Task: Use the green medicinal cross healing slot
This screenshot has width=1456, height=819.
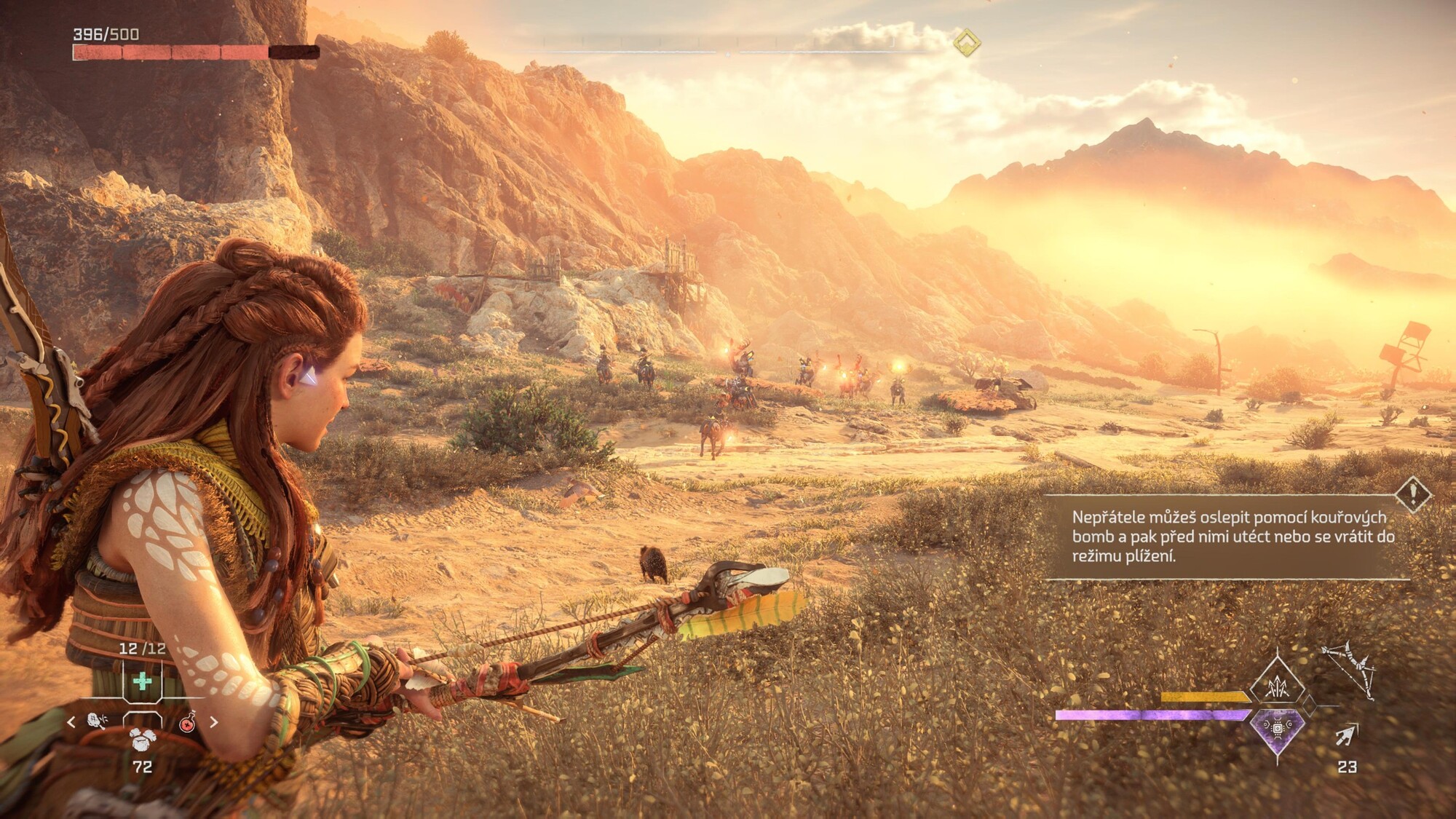Action: (143, 681)
